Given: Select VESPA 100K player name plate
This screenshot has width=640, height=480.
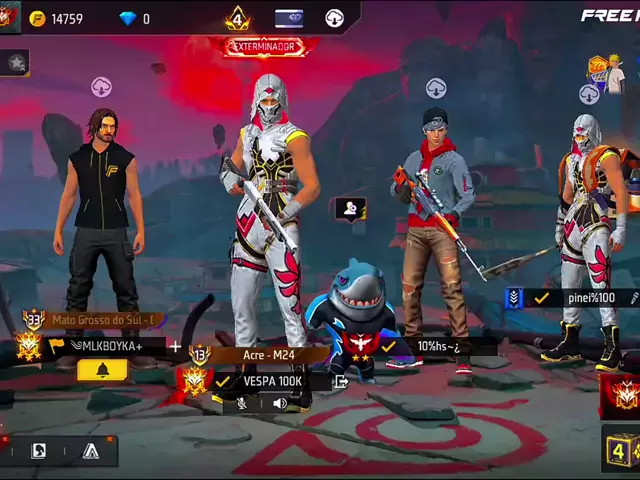Looking at the screenshot, I should pos(270,381).
